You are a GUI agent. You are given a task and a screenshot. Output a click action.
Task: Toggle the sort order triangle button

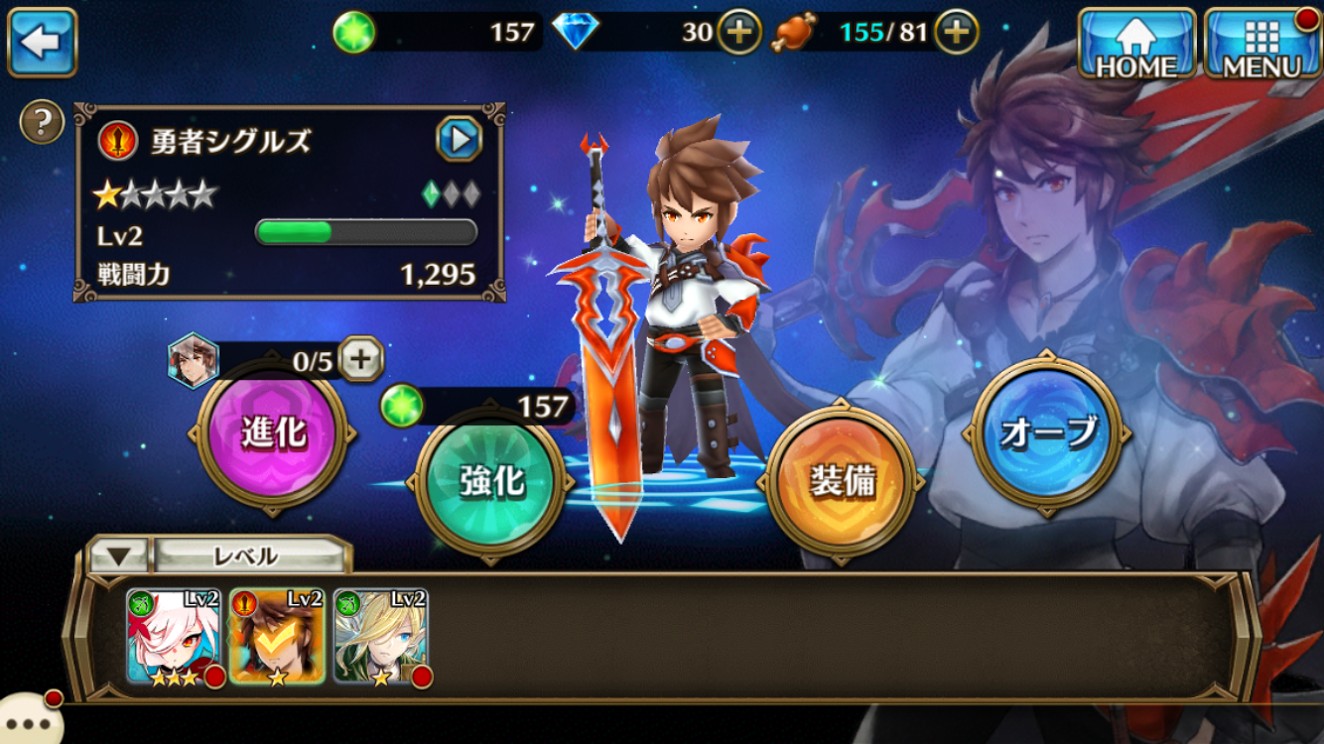click(x=119, y=556)
